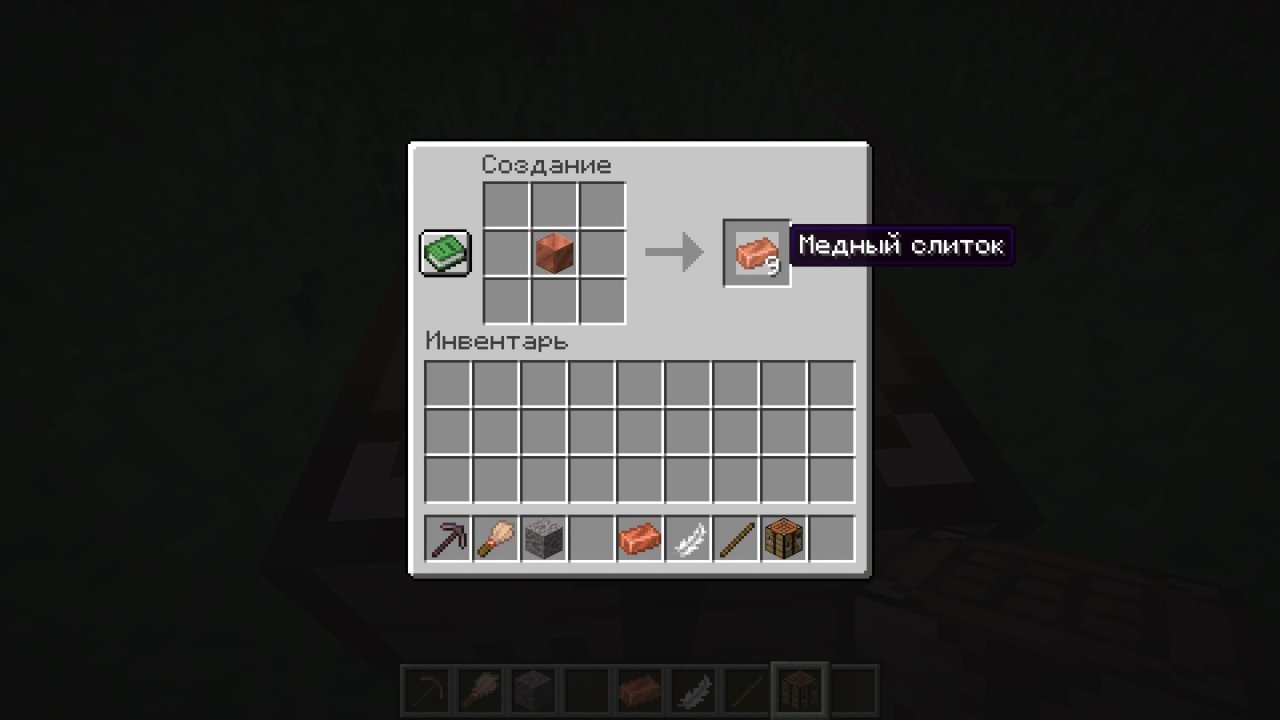Click the tooltip labeled Медный слиток
The height and width of the screenshot is (720, 1280).
click(x=901, y=245)
